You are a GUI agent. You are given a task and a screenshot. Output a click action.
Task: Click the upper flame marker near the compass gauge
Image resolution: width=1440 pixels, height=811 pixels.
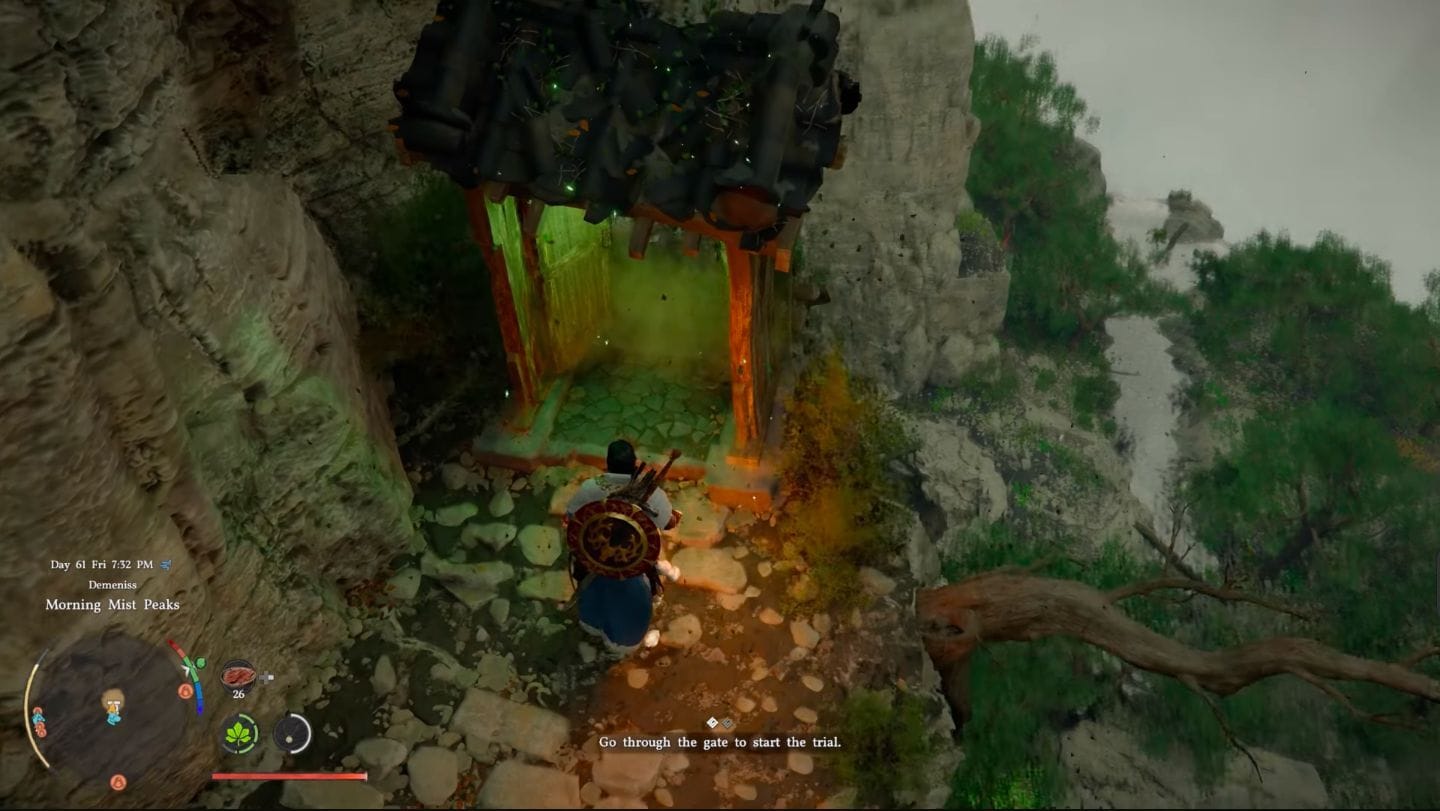(185, 690)
